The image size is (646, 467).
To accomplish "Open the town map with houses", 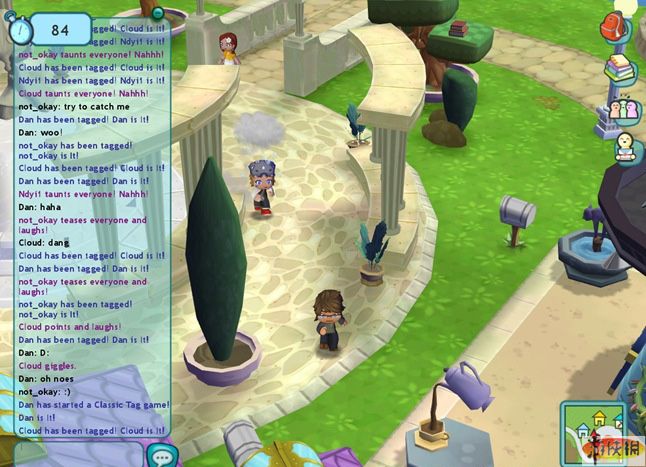I will [592, 431].
